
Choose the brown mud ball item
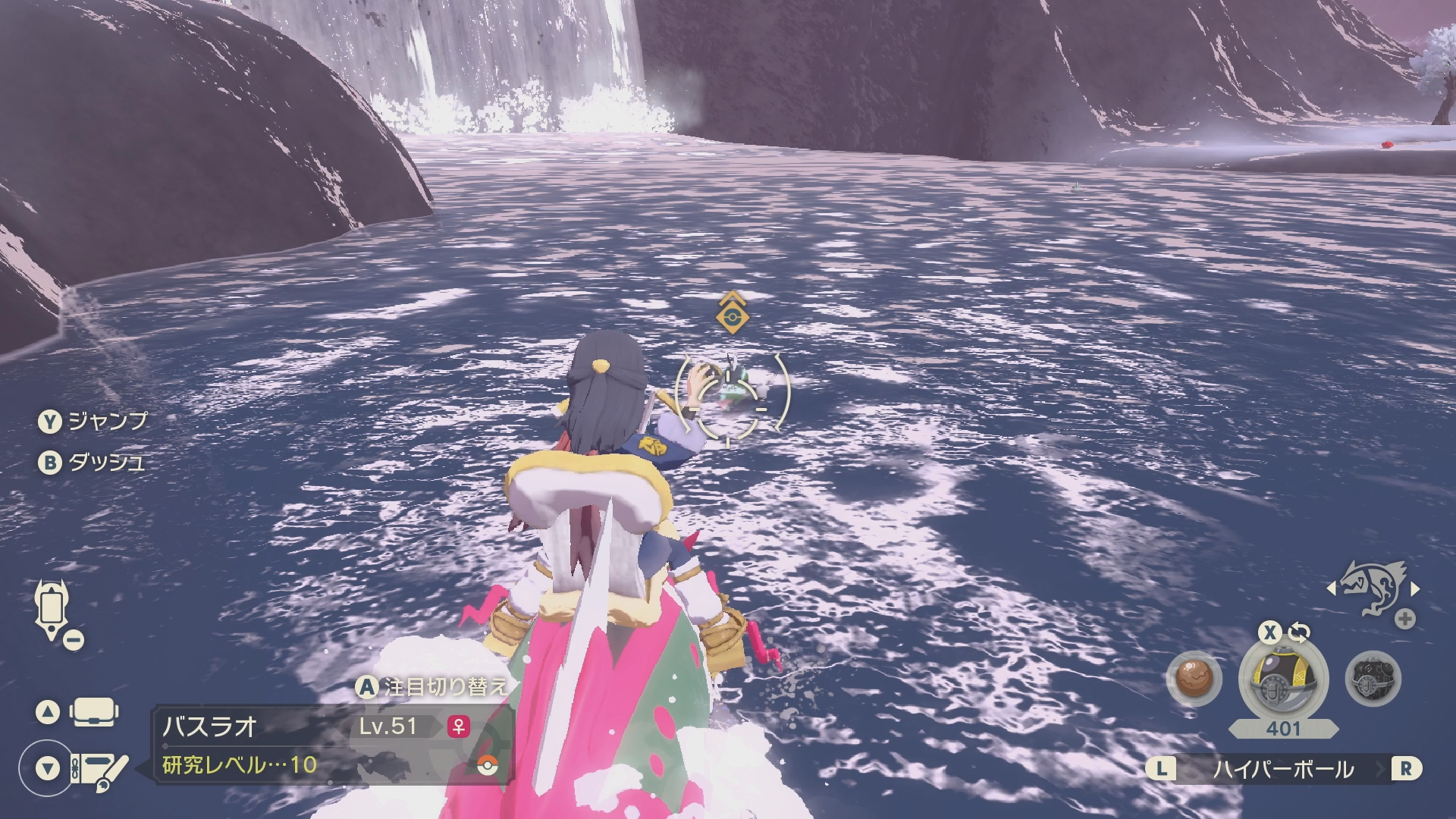(x=1194, y=679)
